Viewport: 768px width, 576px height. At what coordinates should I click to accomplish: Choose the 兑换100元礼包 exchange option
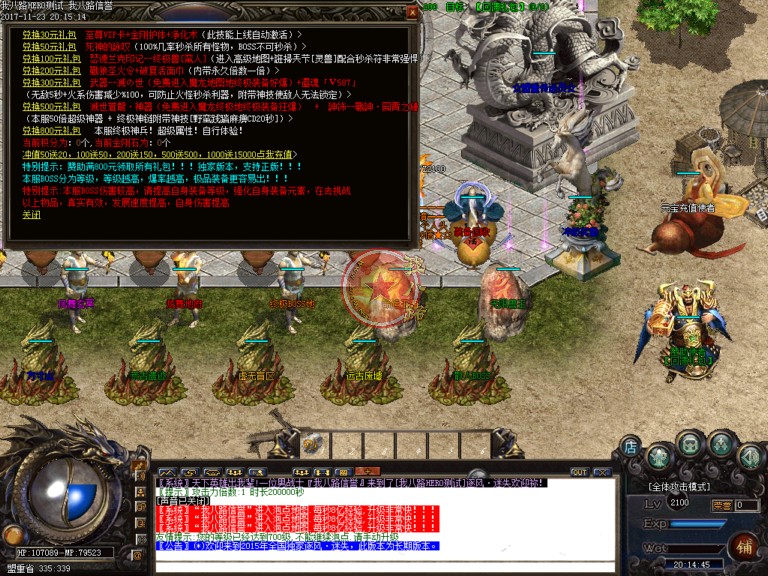pyautogui.click(x=41, y=59)
